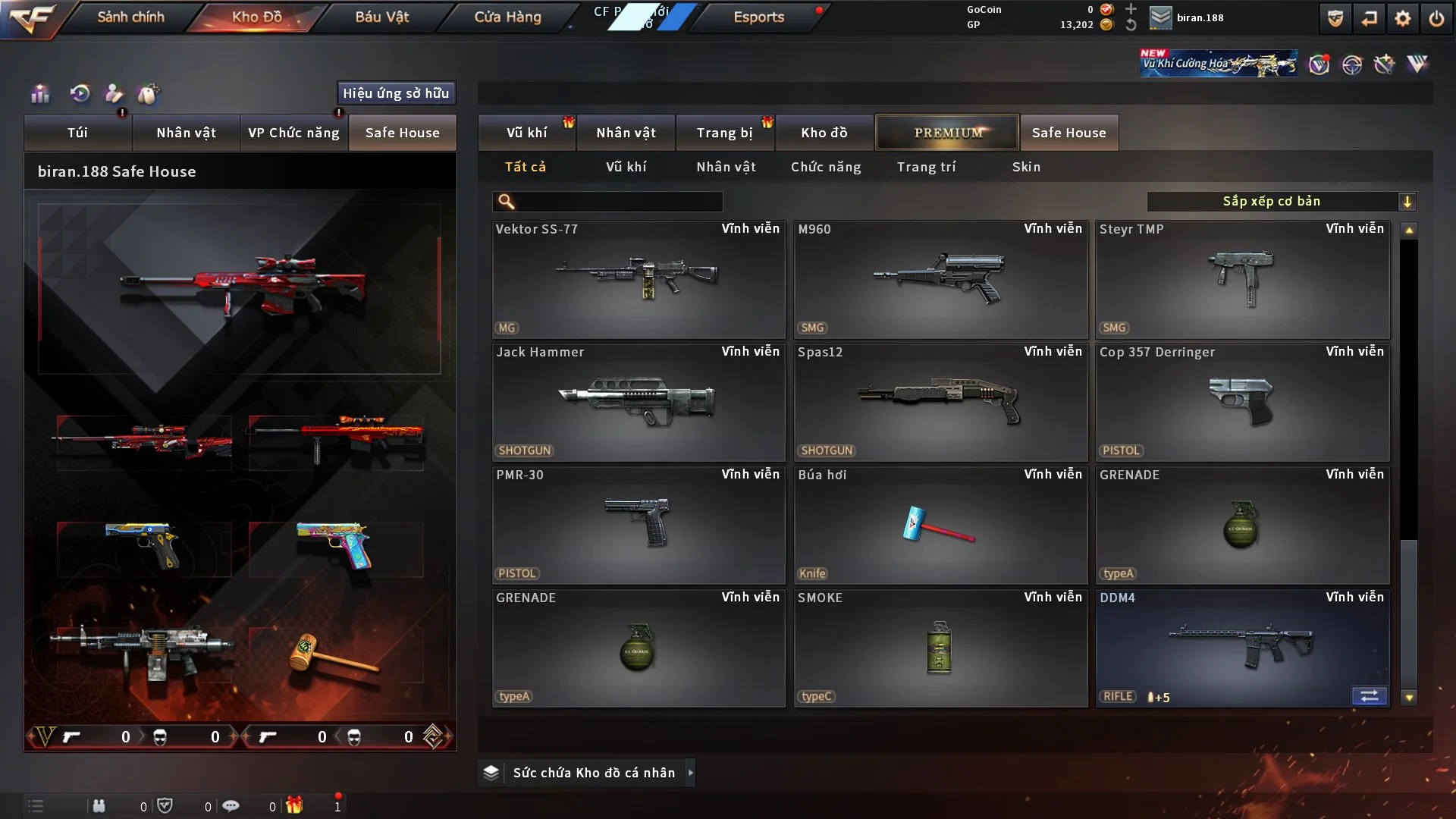The width and height of the screenshot is (1456, 819).
Task: Switch to the Túi tab
Action: coord(77,133)
